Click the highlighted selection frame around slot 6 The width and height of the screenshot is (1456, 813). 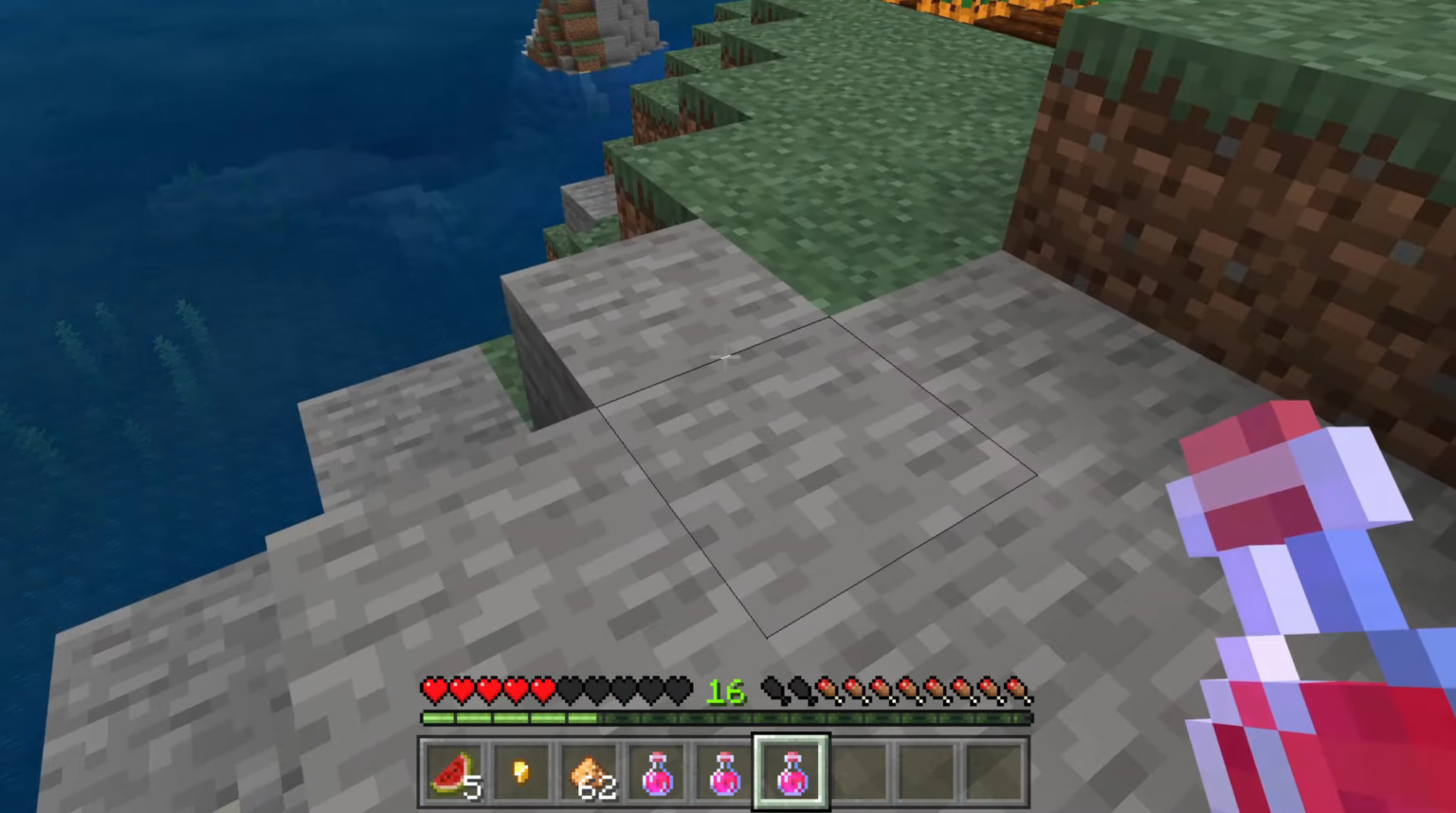coord(792,737)
